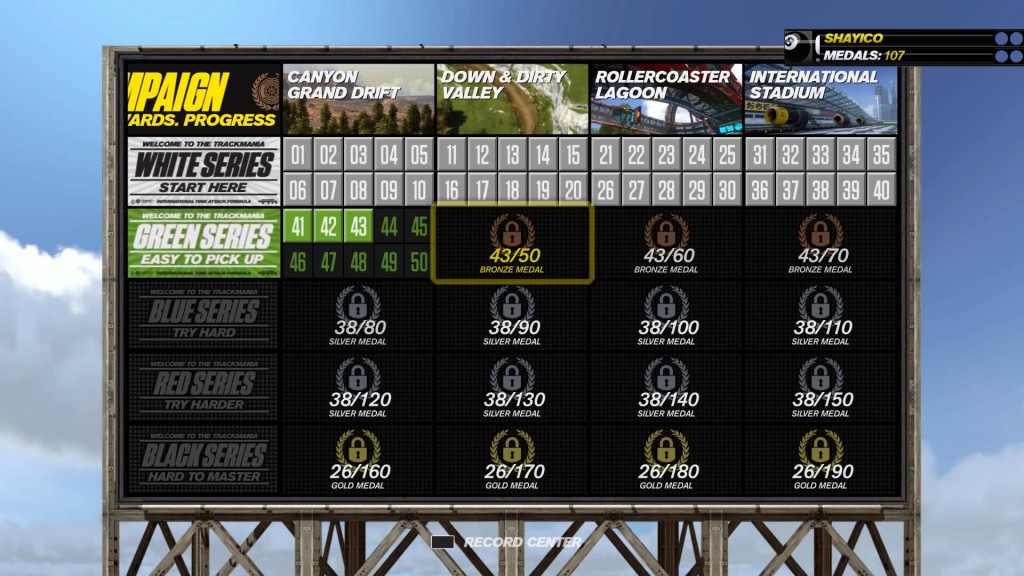Choose track 40 in International Stadium
Viewport: 1024px width, 576px height.
880,190
